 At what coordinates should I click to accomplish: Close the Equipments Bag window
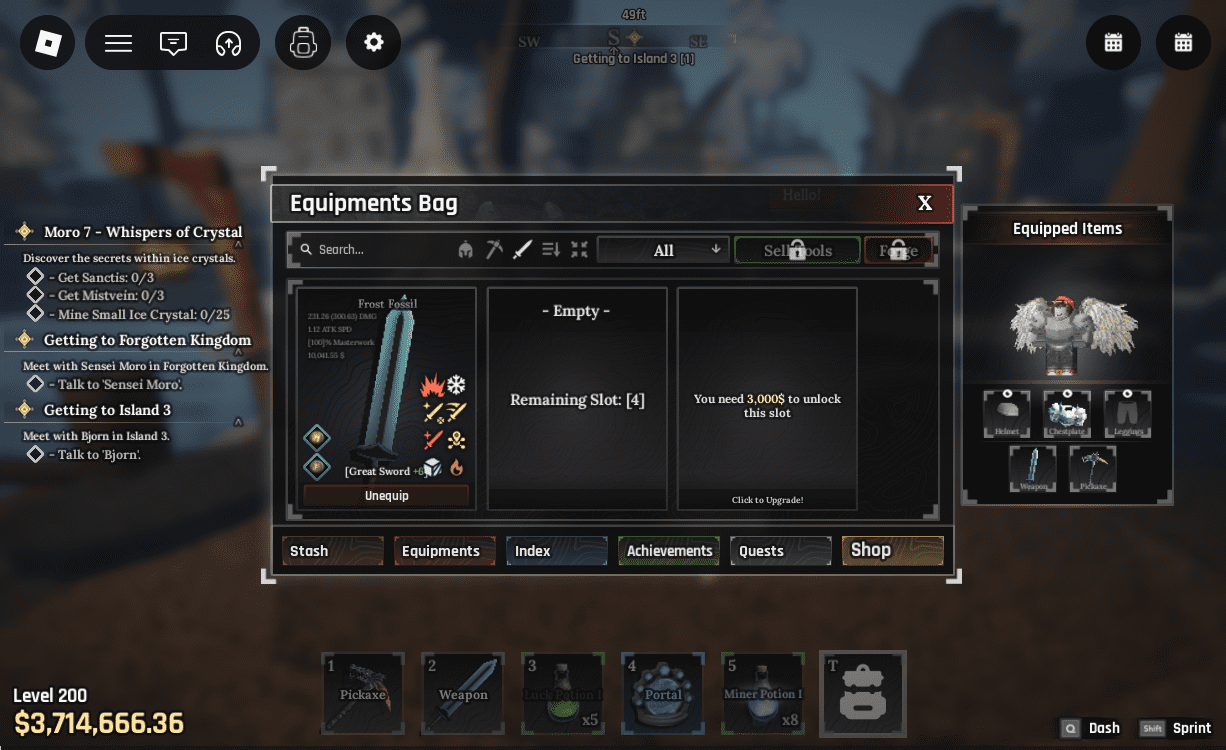tap(925, 204)
